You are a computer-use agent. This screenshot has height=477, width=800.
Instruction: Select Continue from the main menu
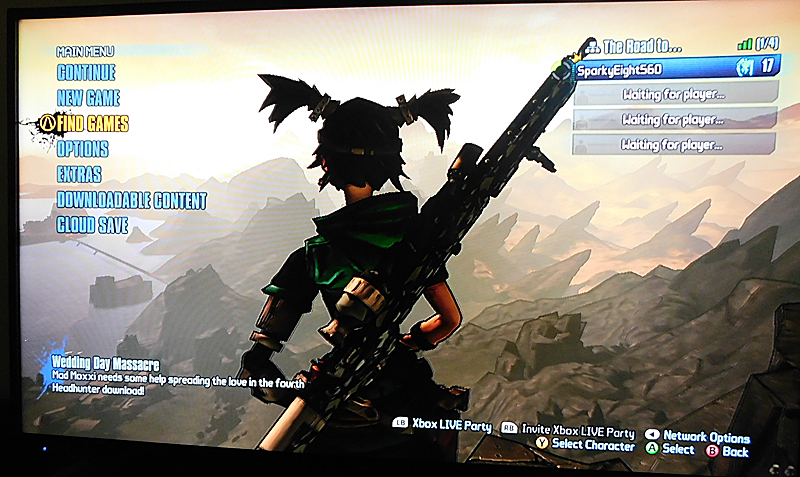tap(86, 73)
